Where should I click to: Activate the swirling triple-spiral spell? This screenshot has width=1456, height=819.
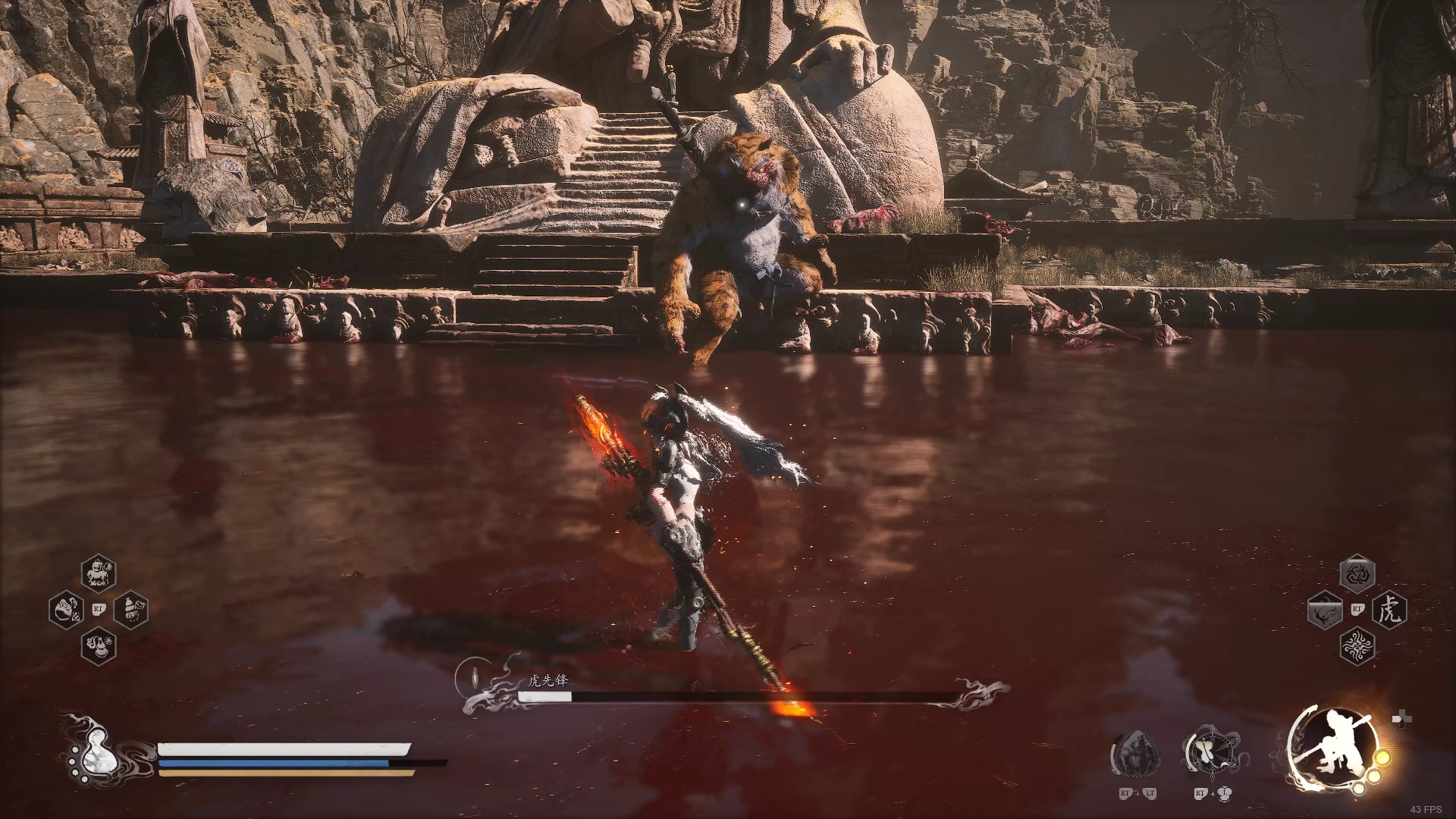(1357, 574)
